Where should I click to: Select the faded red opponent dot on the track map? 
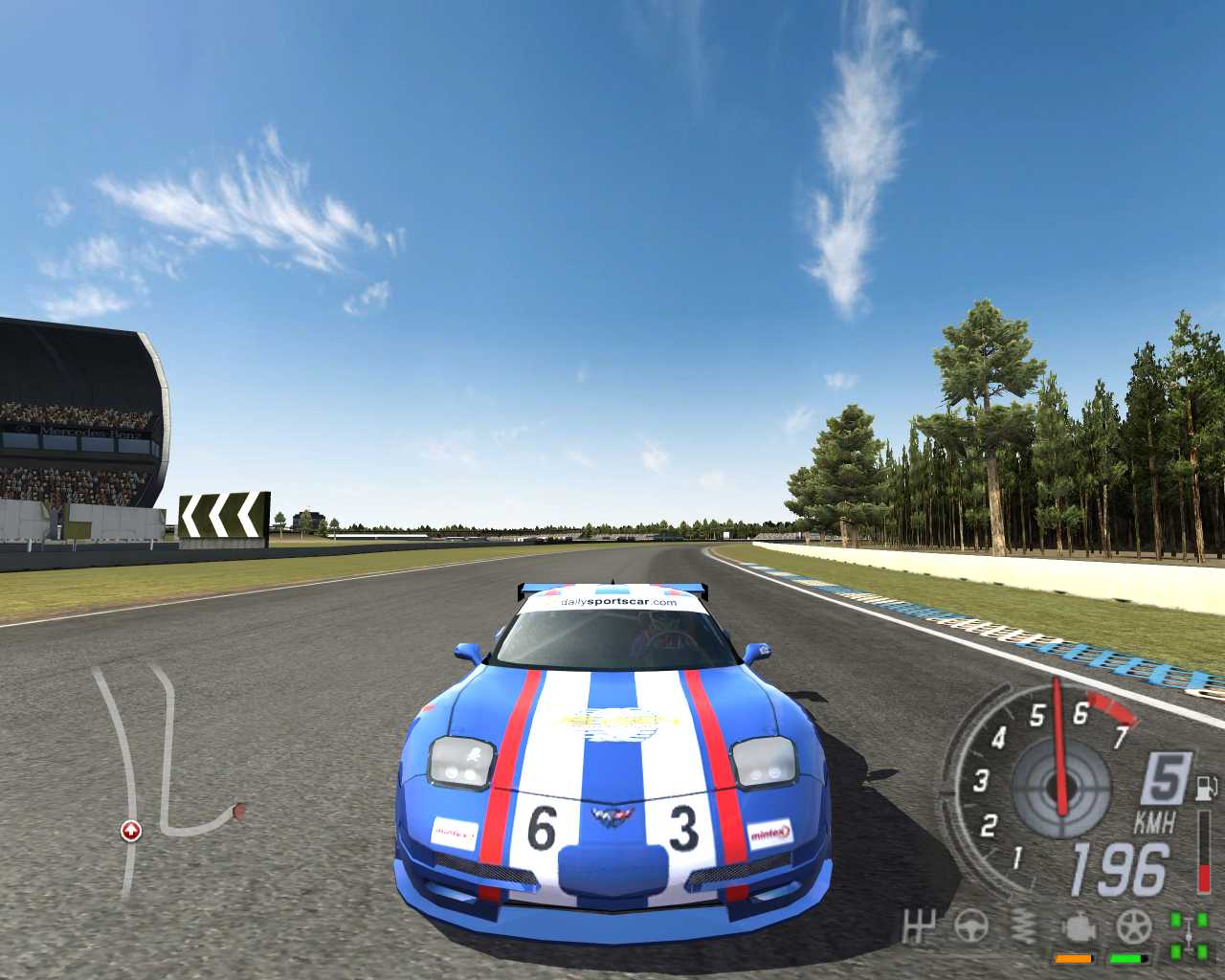pos(238,812)
